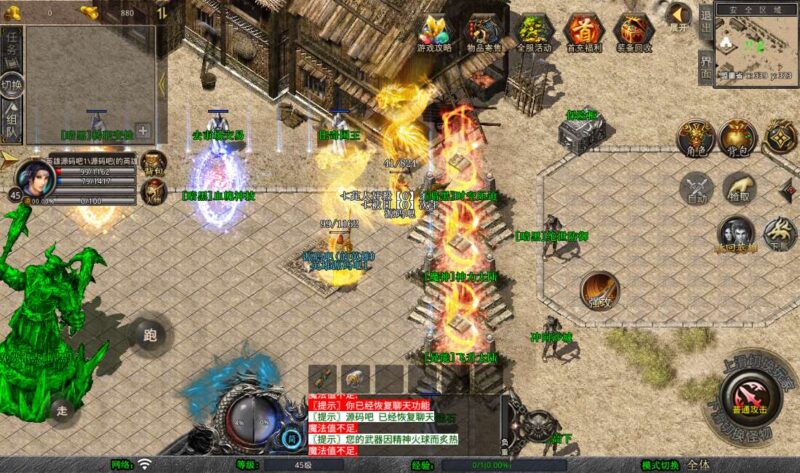Click the 展开 expand arrow button
The image size is (800, 473).
pos(679,17)
